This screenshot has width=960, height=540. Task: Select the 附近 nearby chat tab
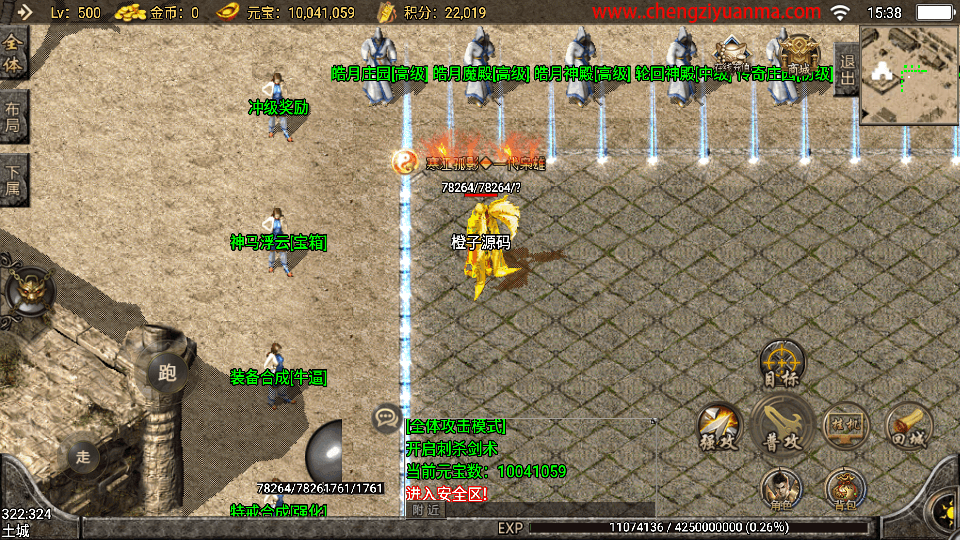(425, 510)
